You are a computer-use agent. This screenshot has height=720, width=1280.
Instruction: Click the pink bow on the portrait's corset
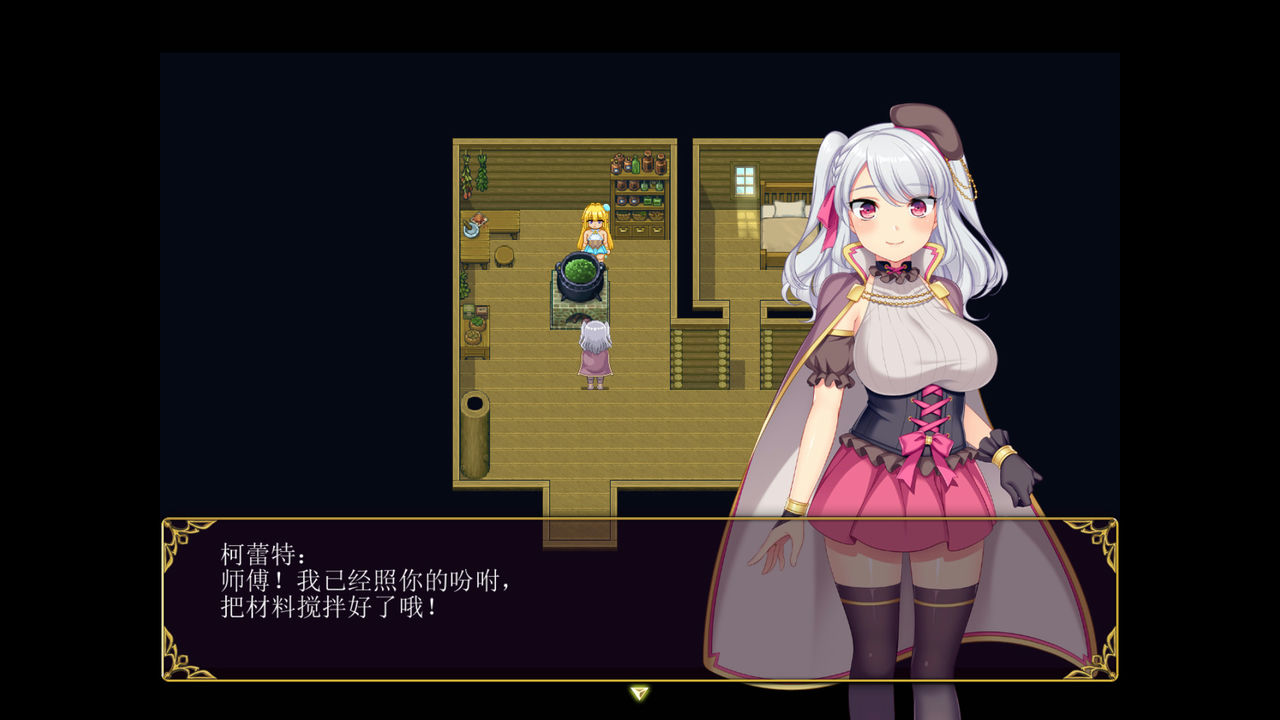pyautogui.click(x=930, y=440)
